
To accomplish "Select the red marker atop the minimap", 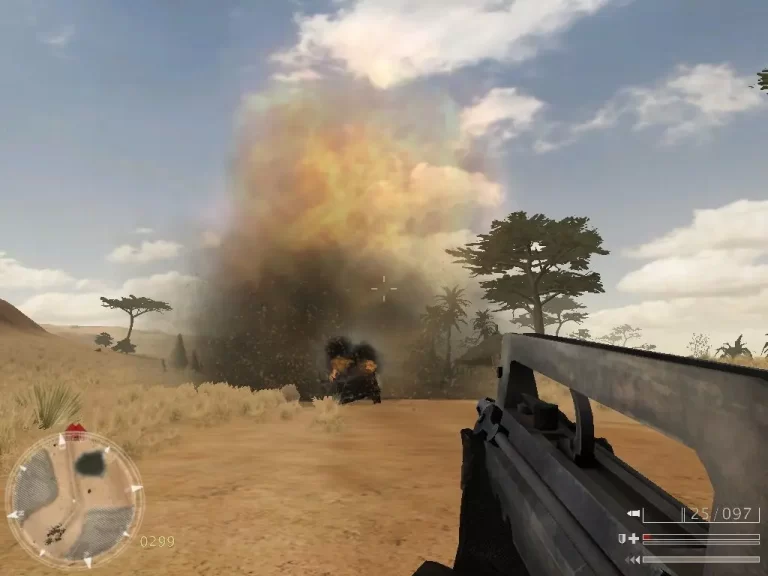I will pos(75,432).
